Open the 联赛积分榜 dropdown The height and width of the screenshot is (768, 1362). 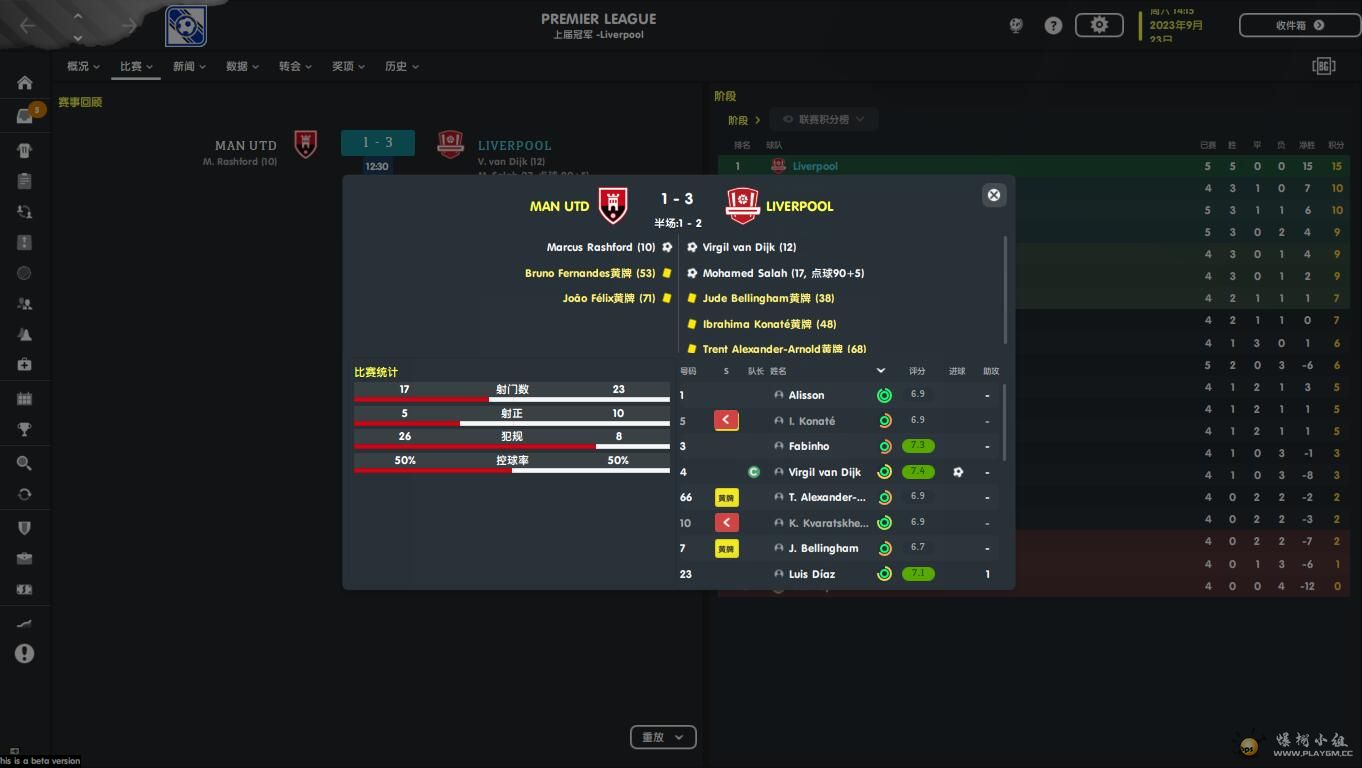[x=823, y=119]
